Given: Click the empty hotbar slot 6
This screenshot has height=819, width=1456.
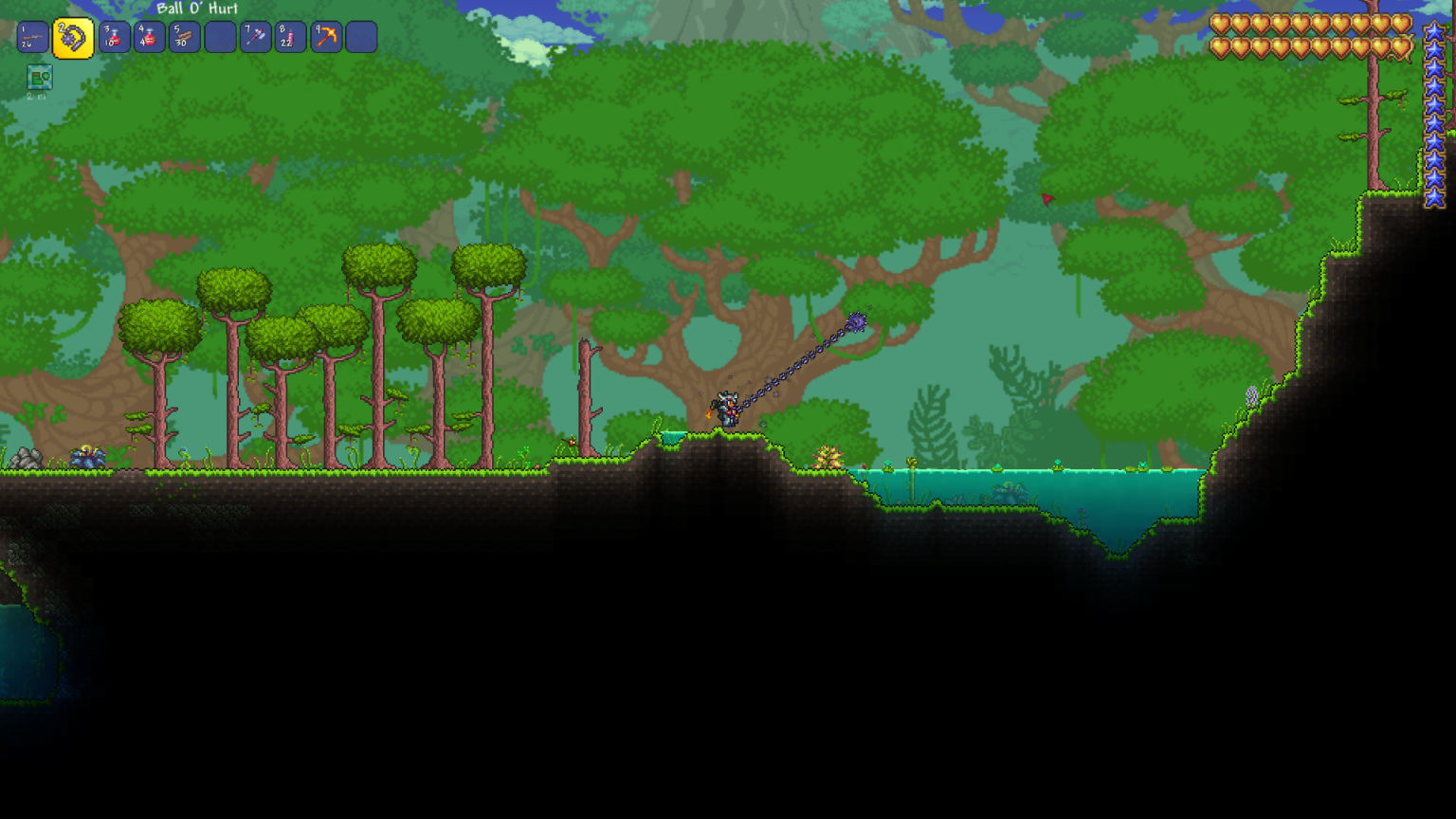Looking at the screenshot, I should [219, 38].
